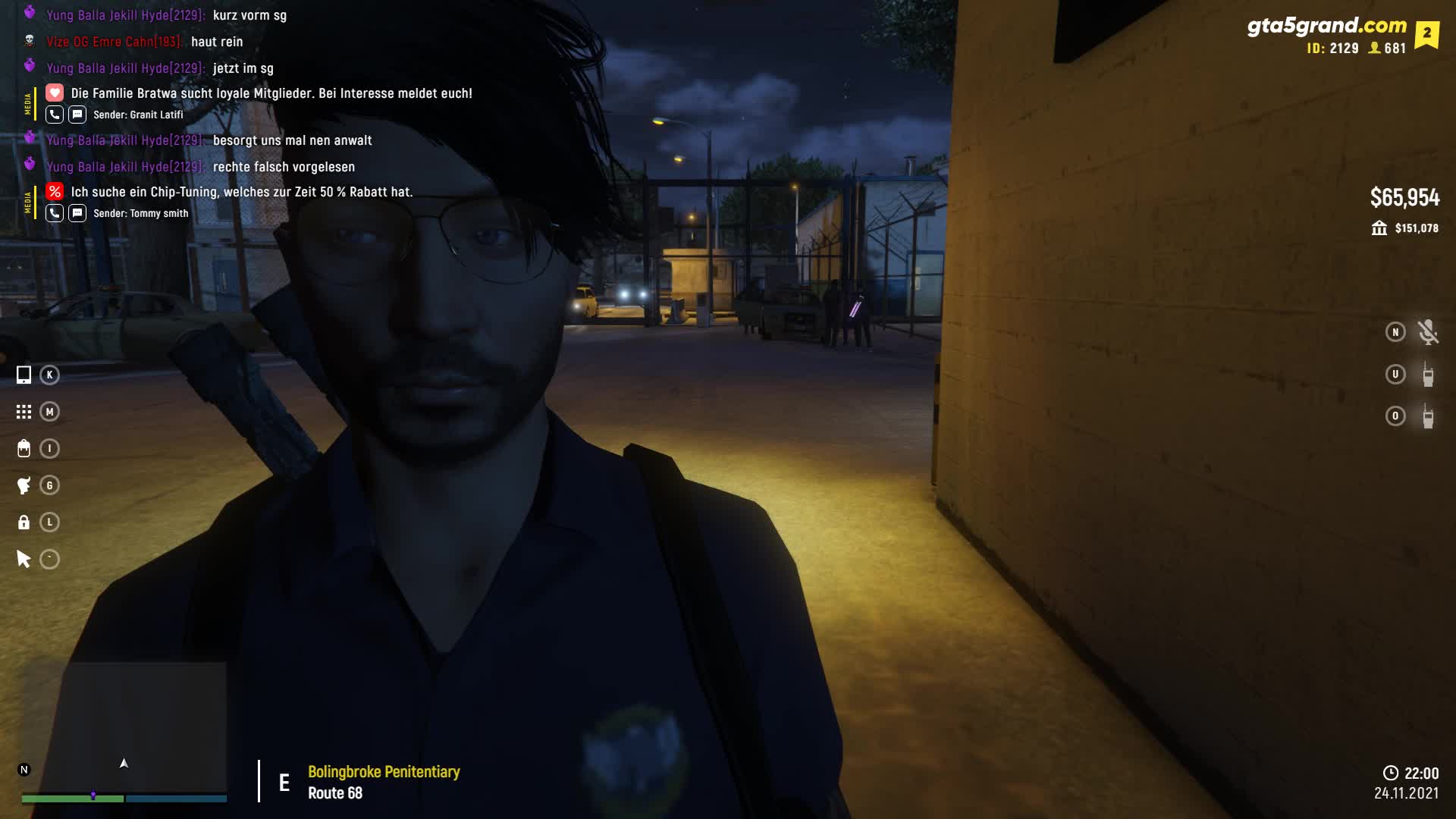The width and height of the screenshot is (1456, 819).
Task: Click the gta5grand.com logo
Action: pyautogui.click(x=1326, y=26)
